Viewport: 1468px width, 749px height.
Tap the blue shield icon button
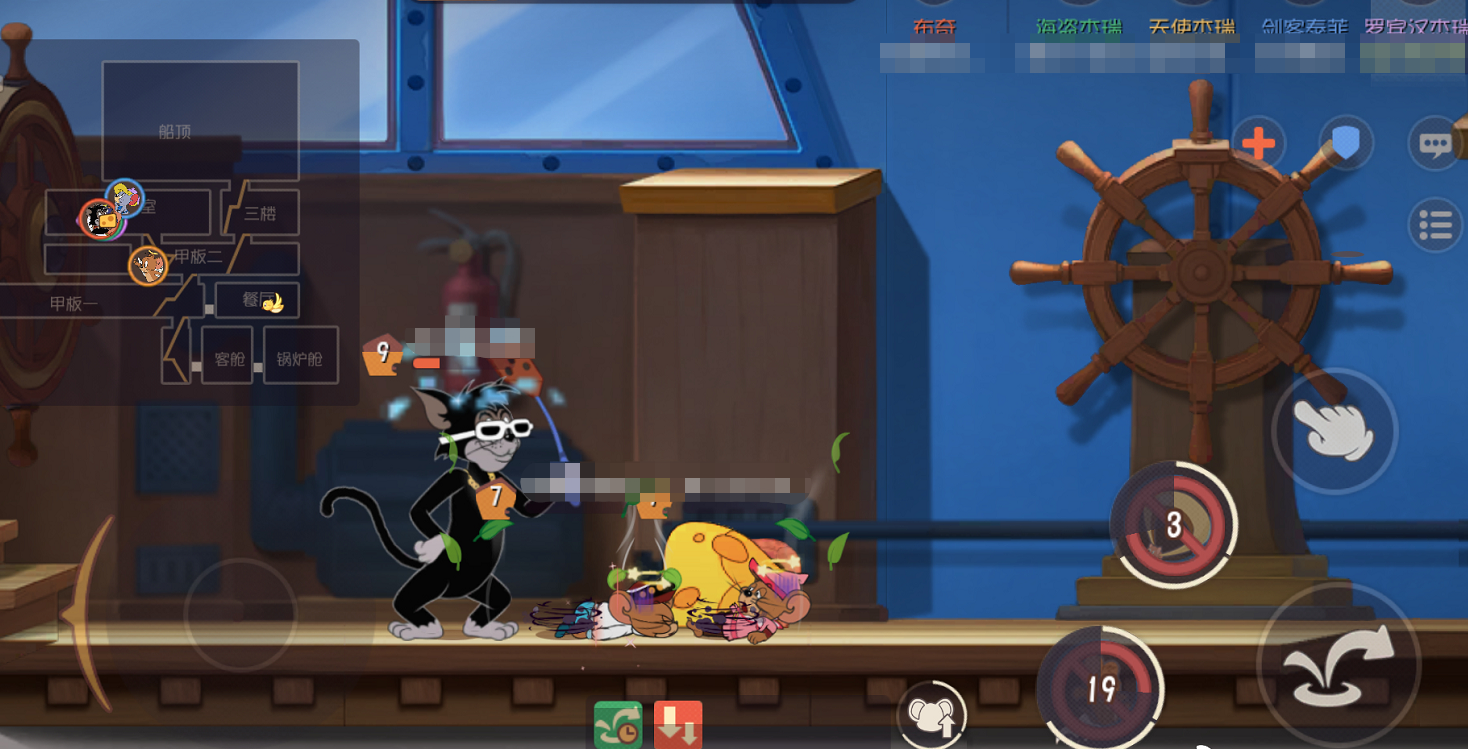(1346, 145)
